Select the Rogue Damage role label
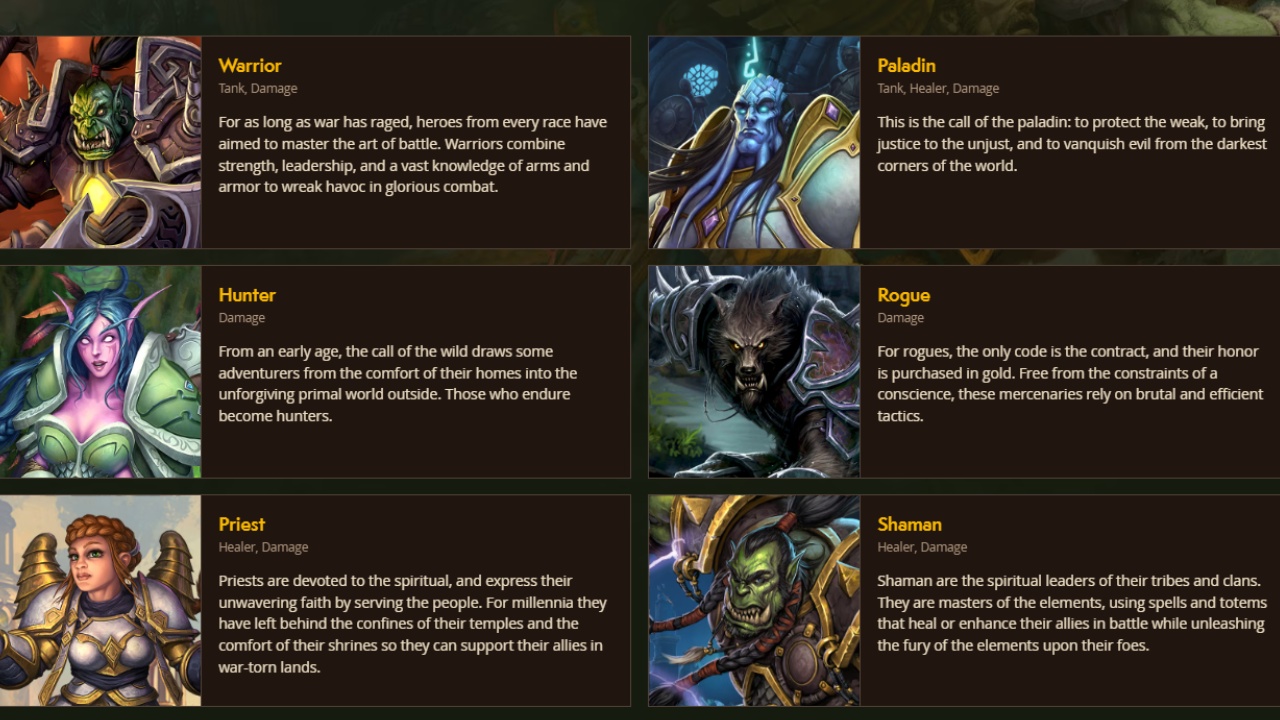Image resolution: width=1280 pixels, height=720 pixels. [x=900, y=317]
